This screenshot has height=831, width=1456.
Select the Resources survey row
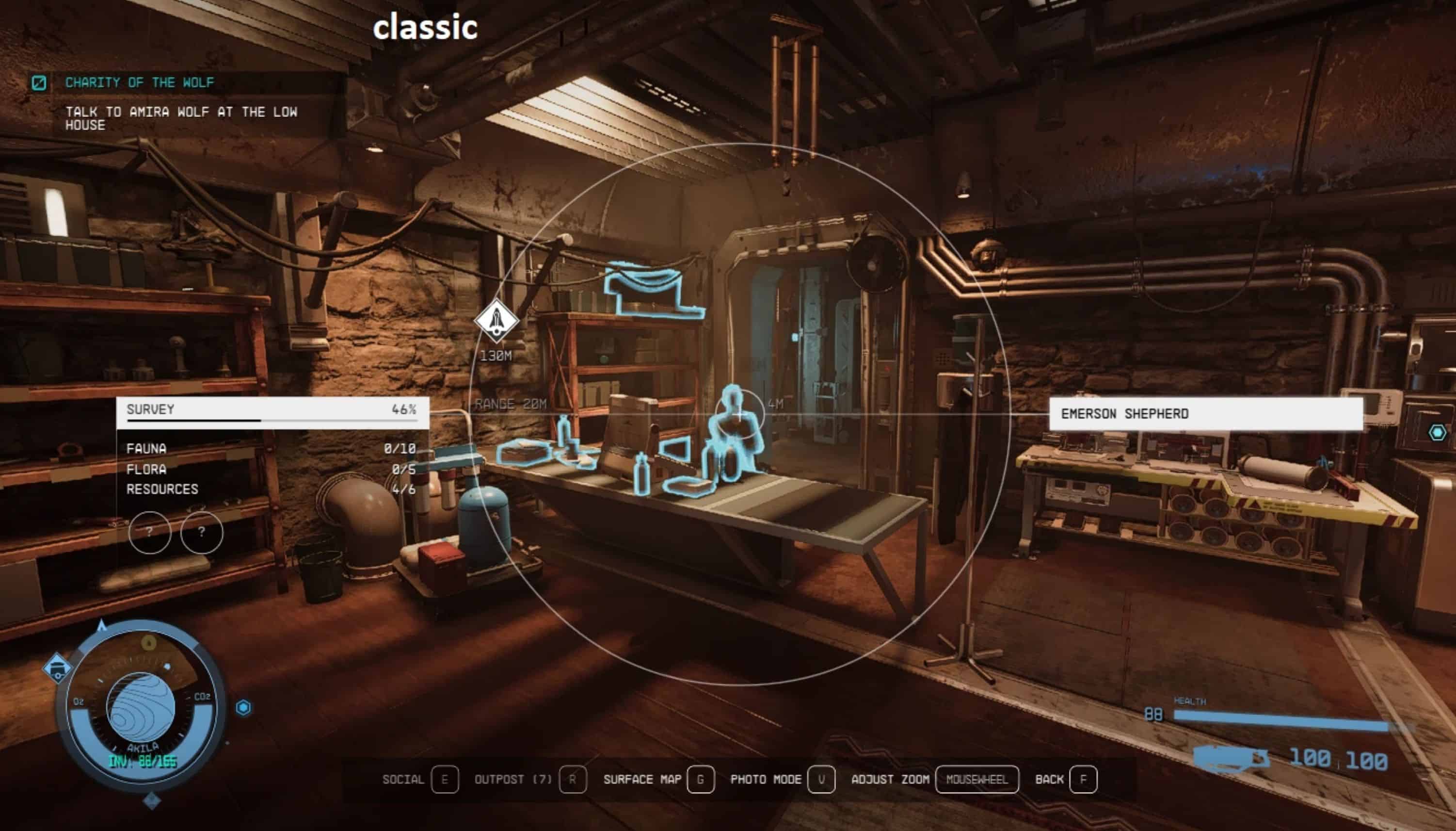(x=271, y=489)
